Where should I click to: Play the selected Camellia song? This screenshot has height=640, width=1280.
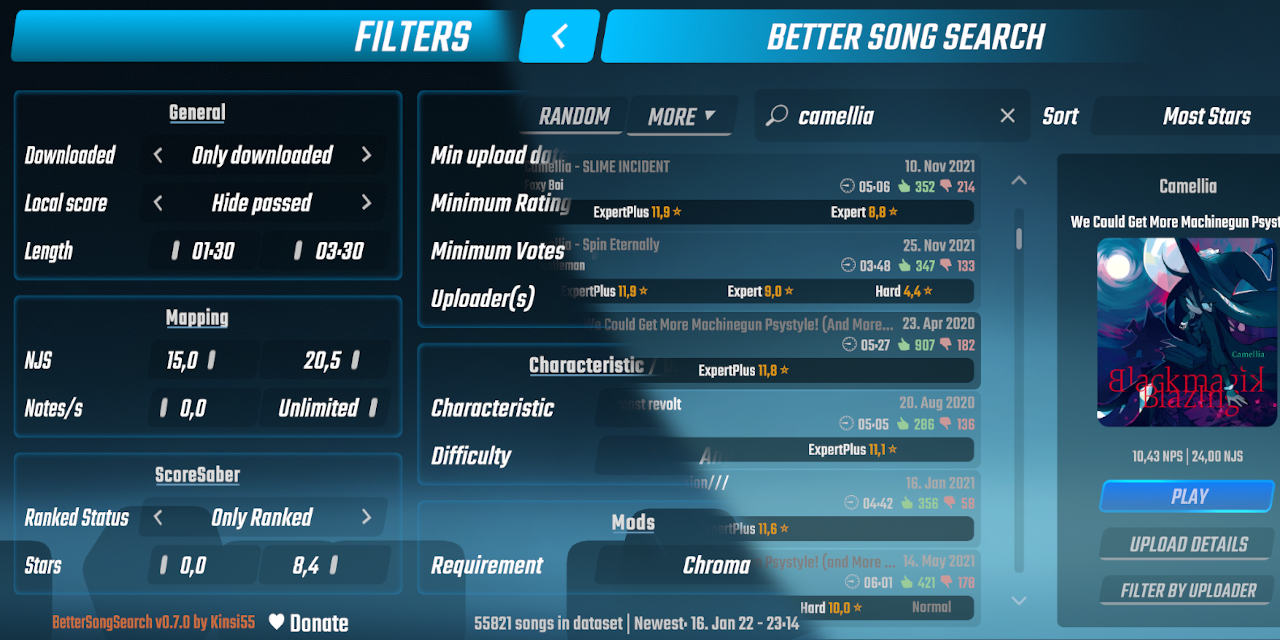click(1189, 496)
